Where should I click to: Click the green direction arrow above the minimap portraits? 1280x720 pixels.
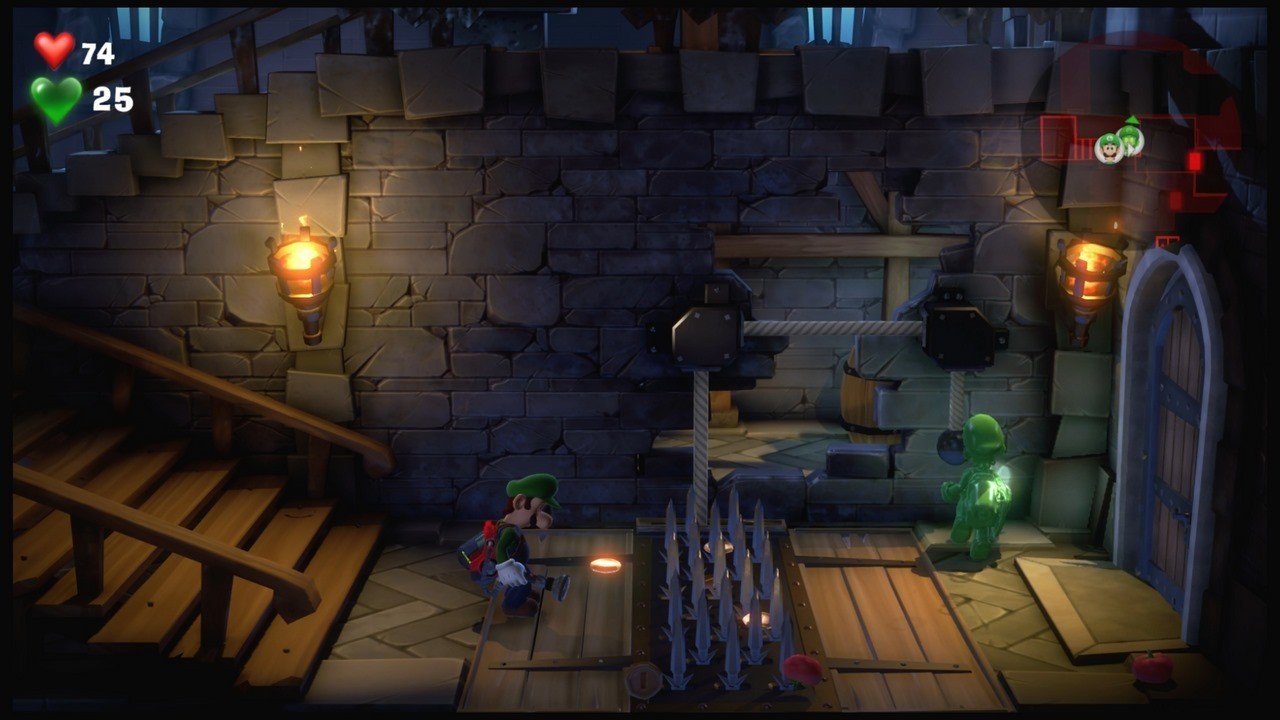tap(1132, 120)
